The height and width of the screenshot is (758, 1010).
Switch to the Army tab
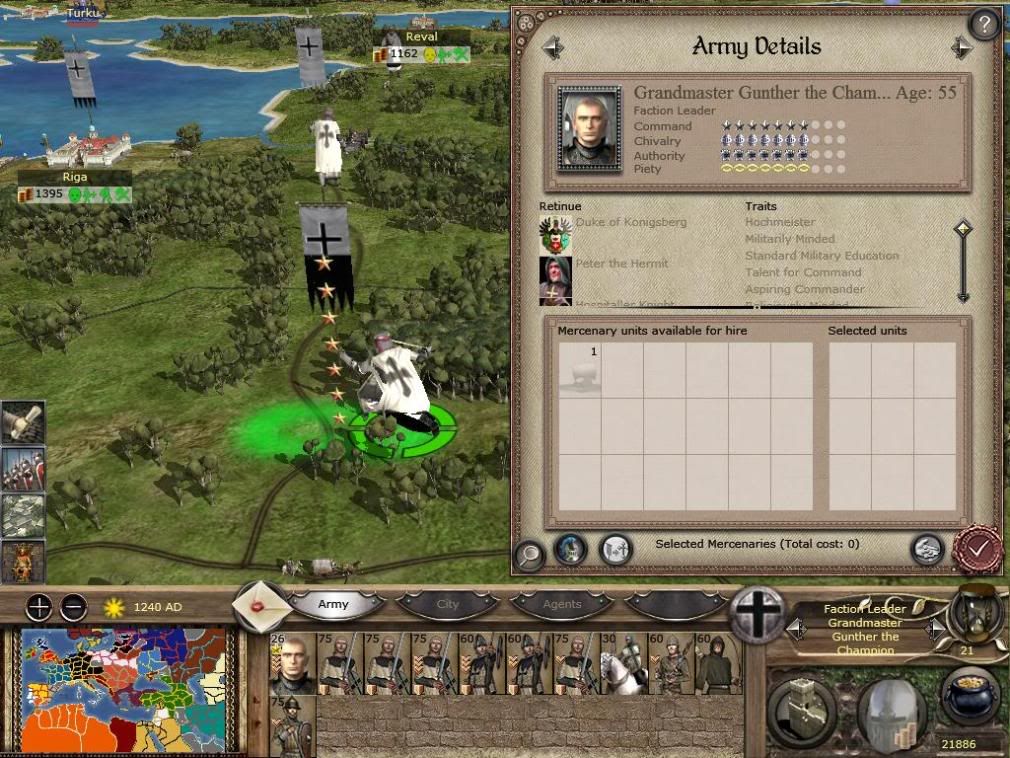(x=334, y=604)
